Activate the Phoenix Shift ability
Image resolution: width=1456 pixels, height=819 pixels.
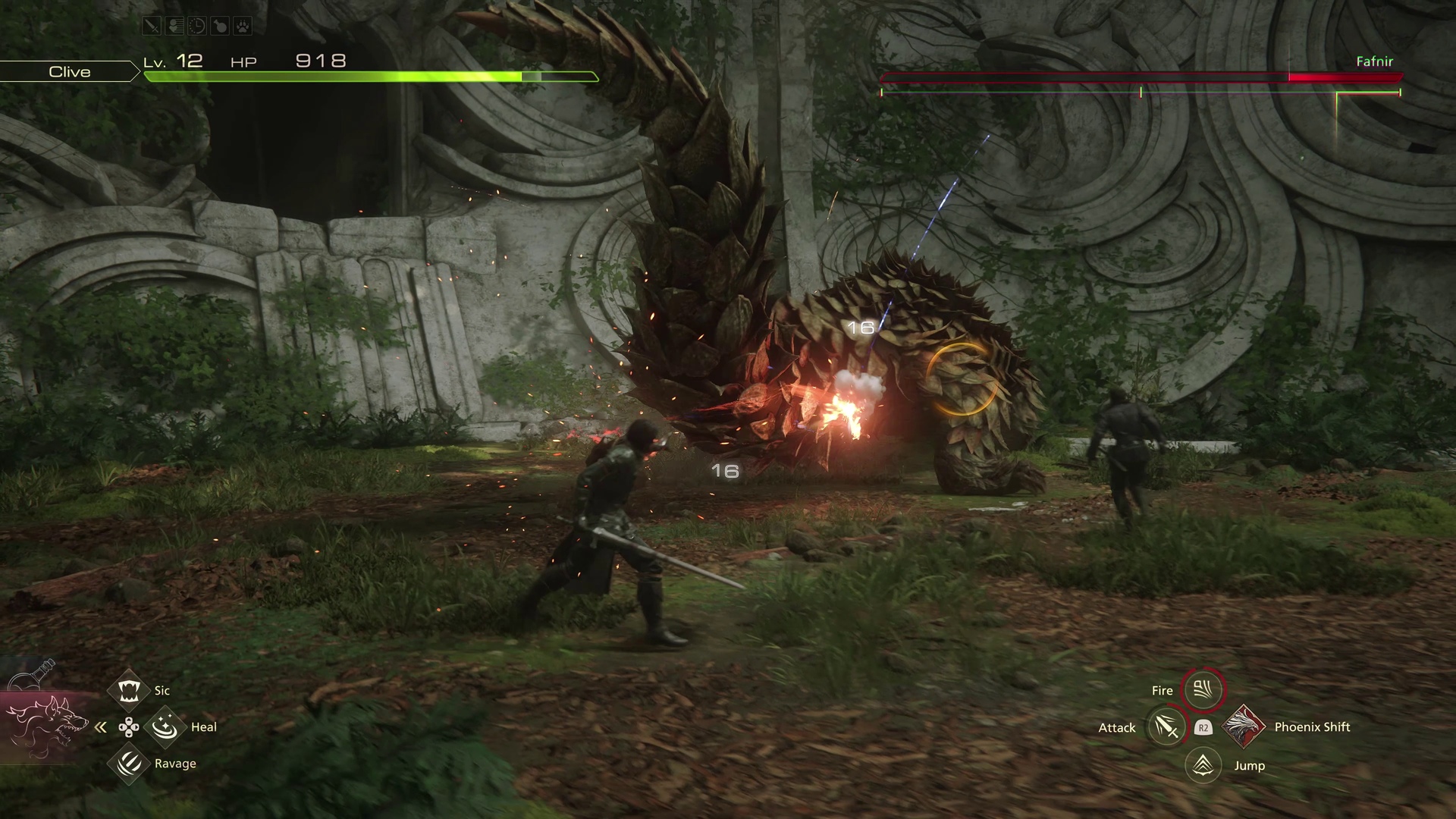point(1243,726)
